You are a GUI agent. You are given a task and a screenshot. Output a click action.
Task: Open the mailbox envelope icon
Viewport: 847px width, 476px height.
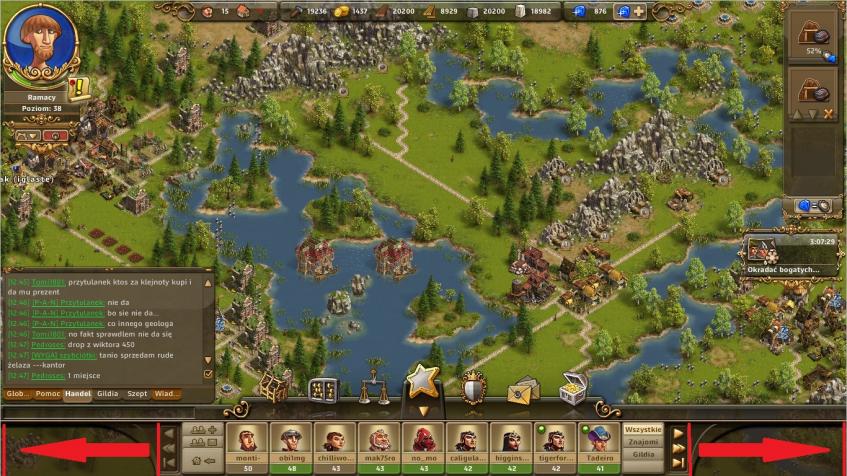pyautogui.click(x=522, y=389)
